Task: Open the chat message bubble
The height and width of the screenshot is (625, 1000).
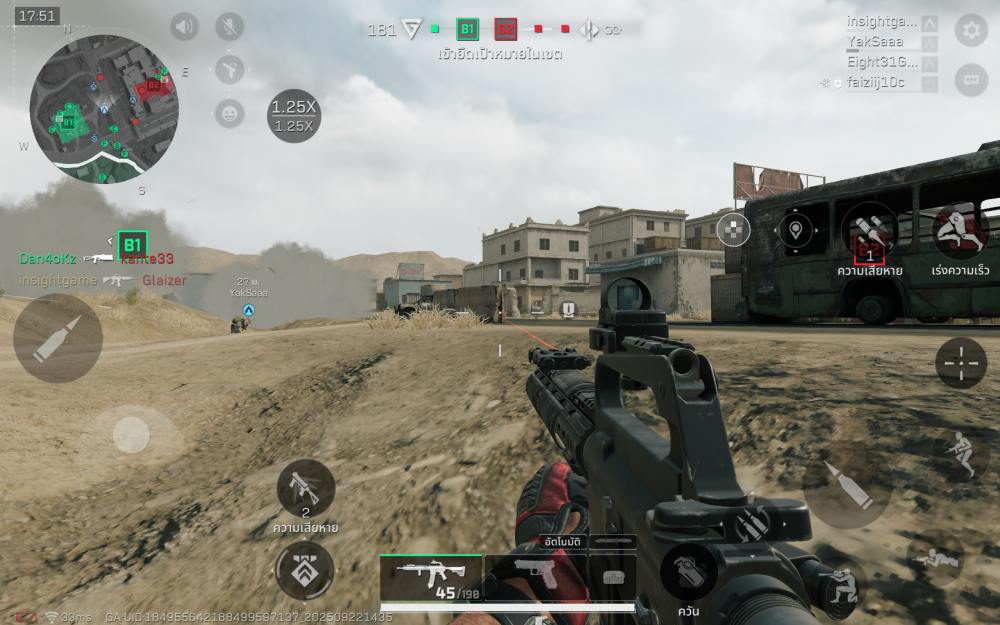Action: click(971, 80)
